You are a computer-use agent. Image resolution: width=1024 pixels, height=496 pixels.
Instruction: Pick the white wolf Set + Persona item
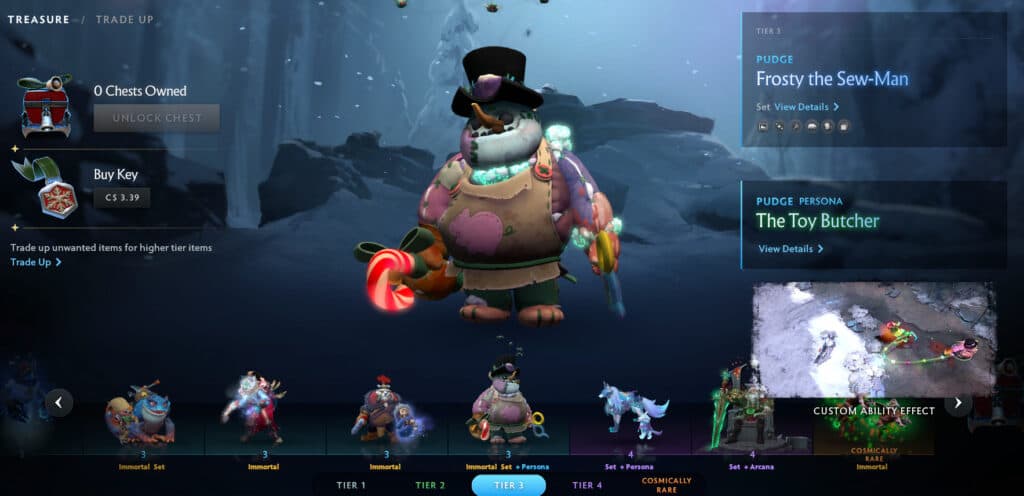pyautogui.click(x=630, y=412)
